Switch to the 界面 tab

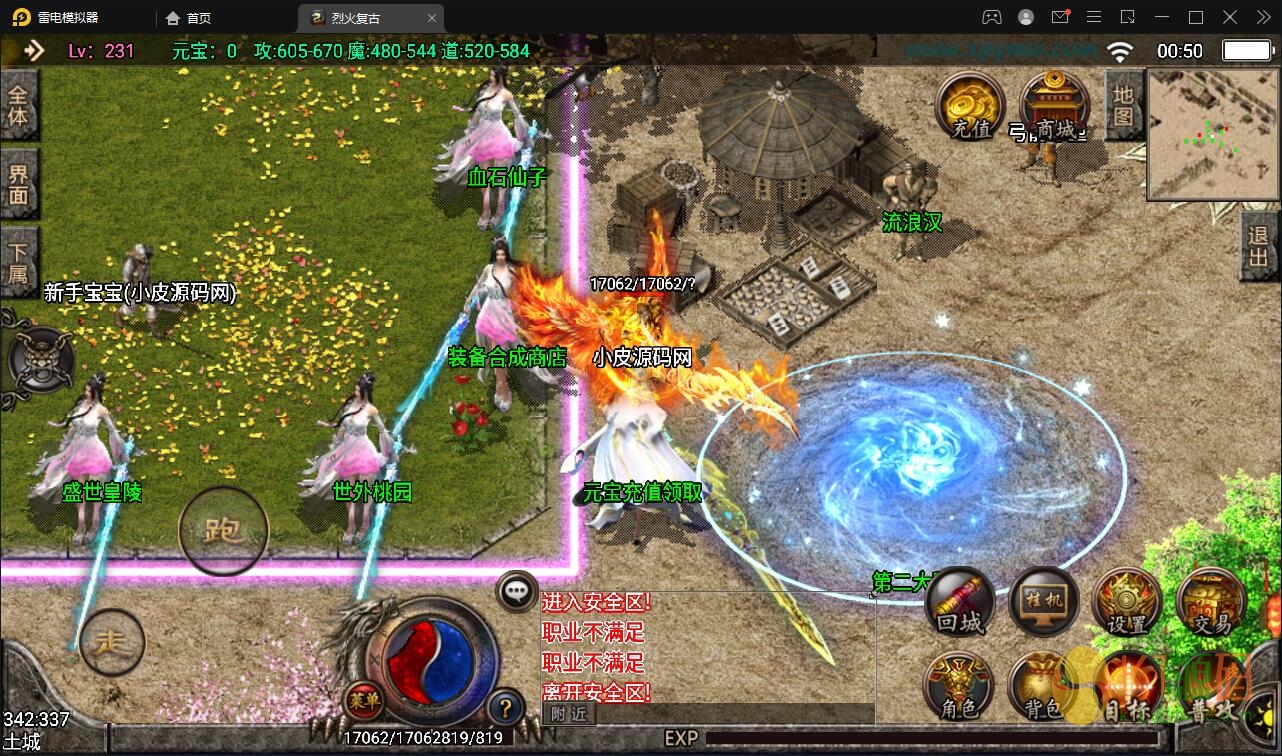click(19, 184)
